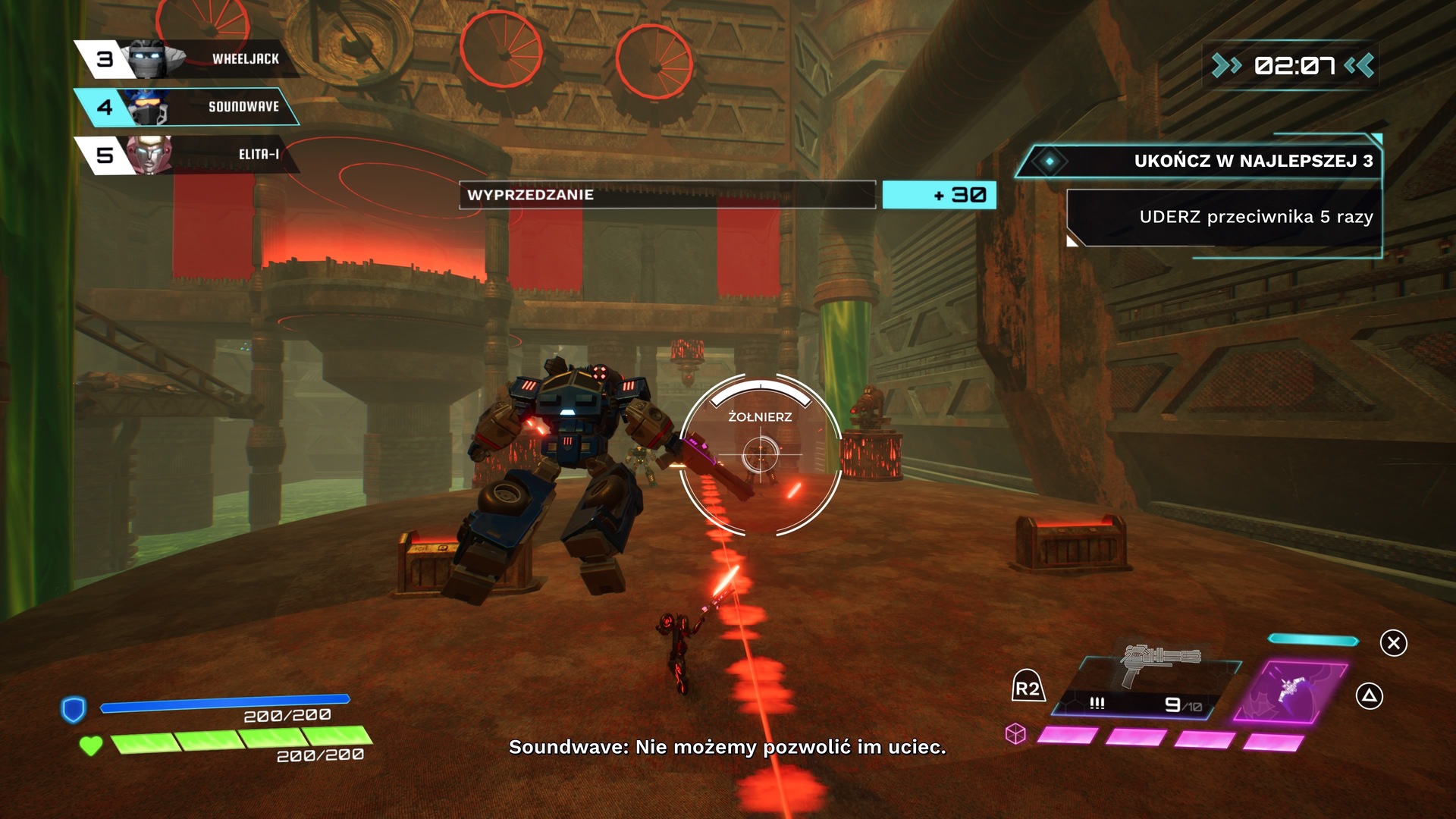Image resolution: width=1456 pixels, height=819 pixels.
Task: Click the '!!!' low-ammo indicator on the weapon panel
Action: (1097, 703)
